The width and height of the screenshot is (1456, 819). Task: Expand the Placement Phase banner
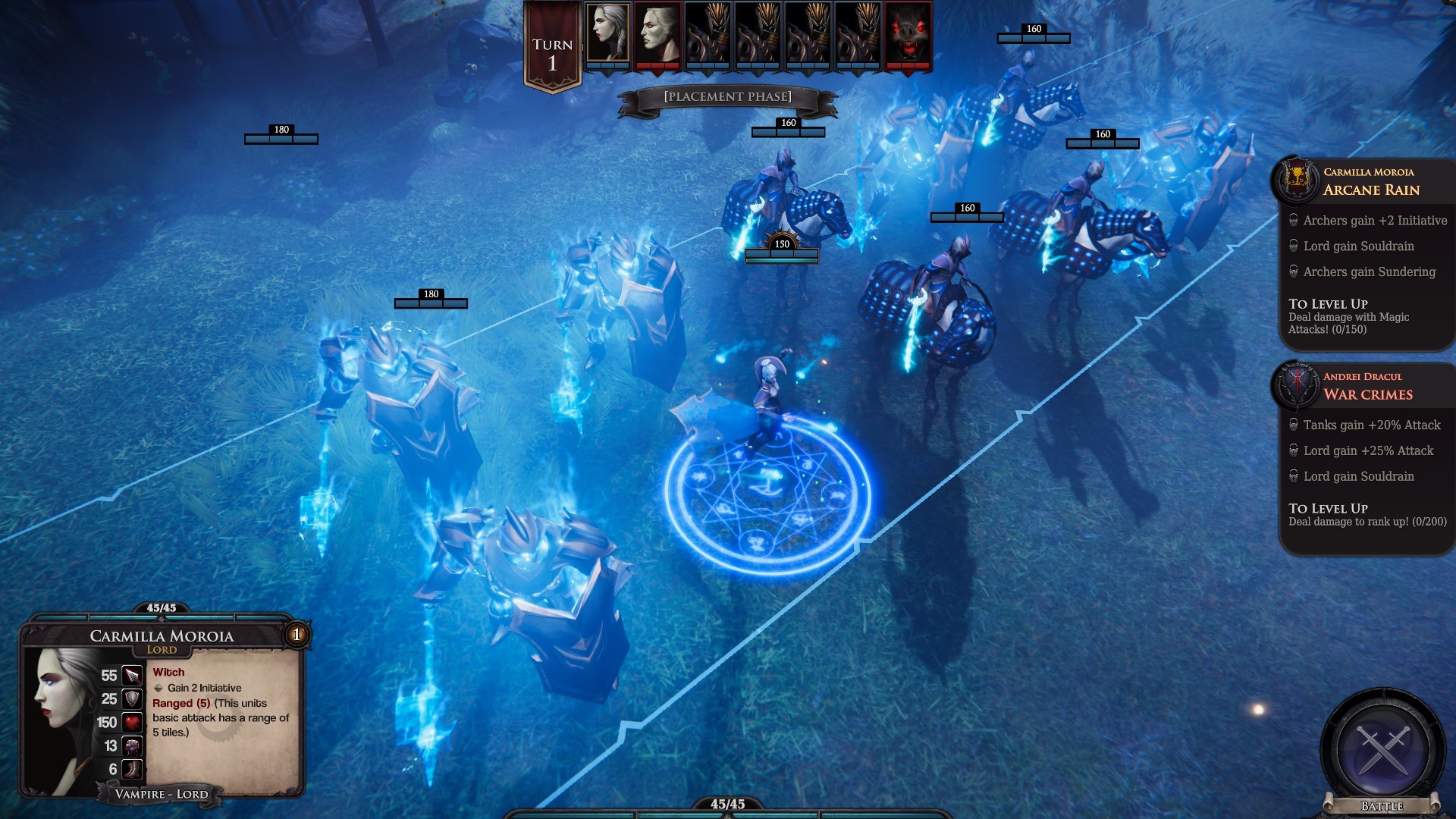pyautogui.click(x=726, y=96)
